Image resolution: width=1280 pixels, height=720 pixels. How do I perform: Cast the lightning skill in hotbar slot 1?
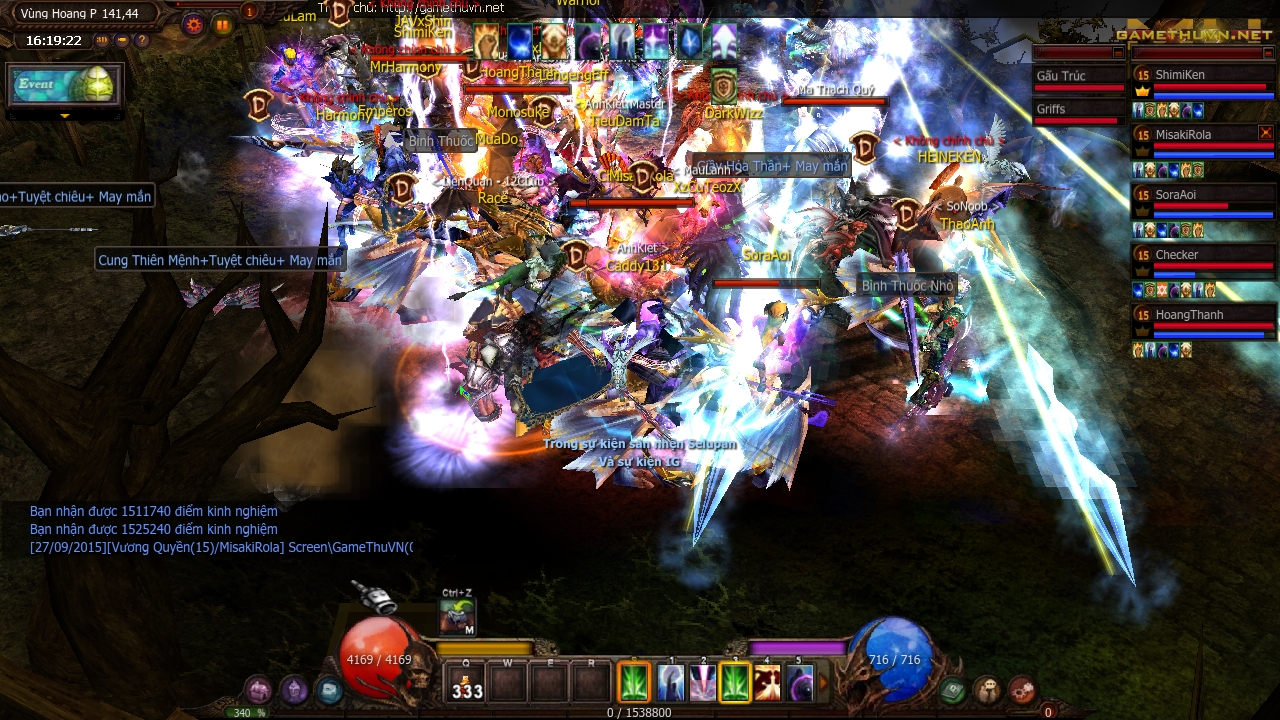point(670,682)
